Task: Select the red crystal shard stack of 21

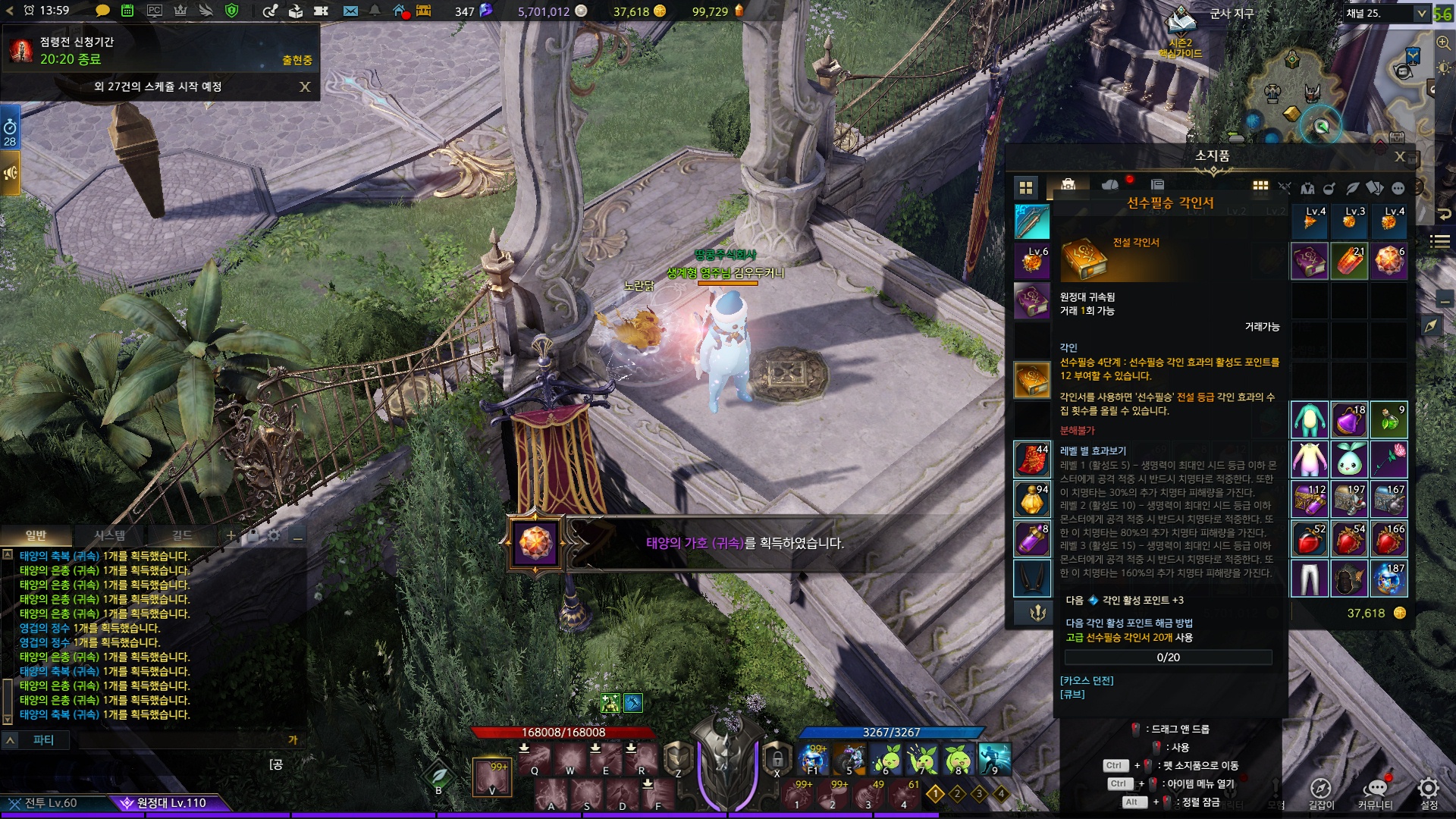Action: [1350, 262]
